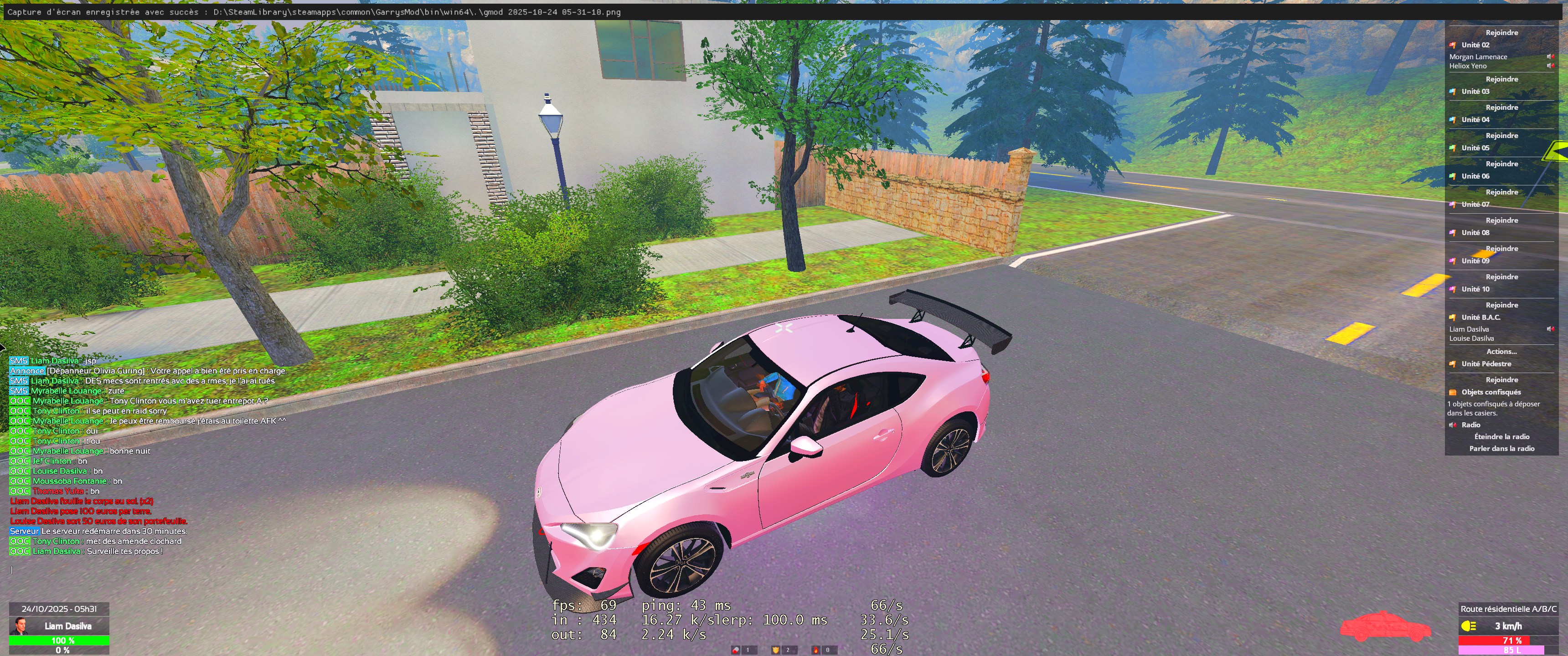Turn off the radio with Éteindre la radio
This screenshot has height=656, width=1568.
1501,437
